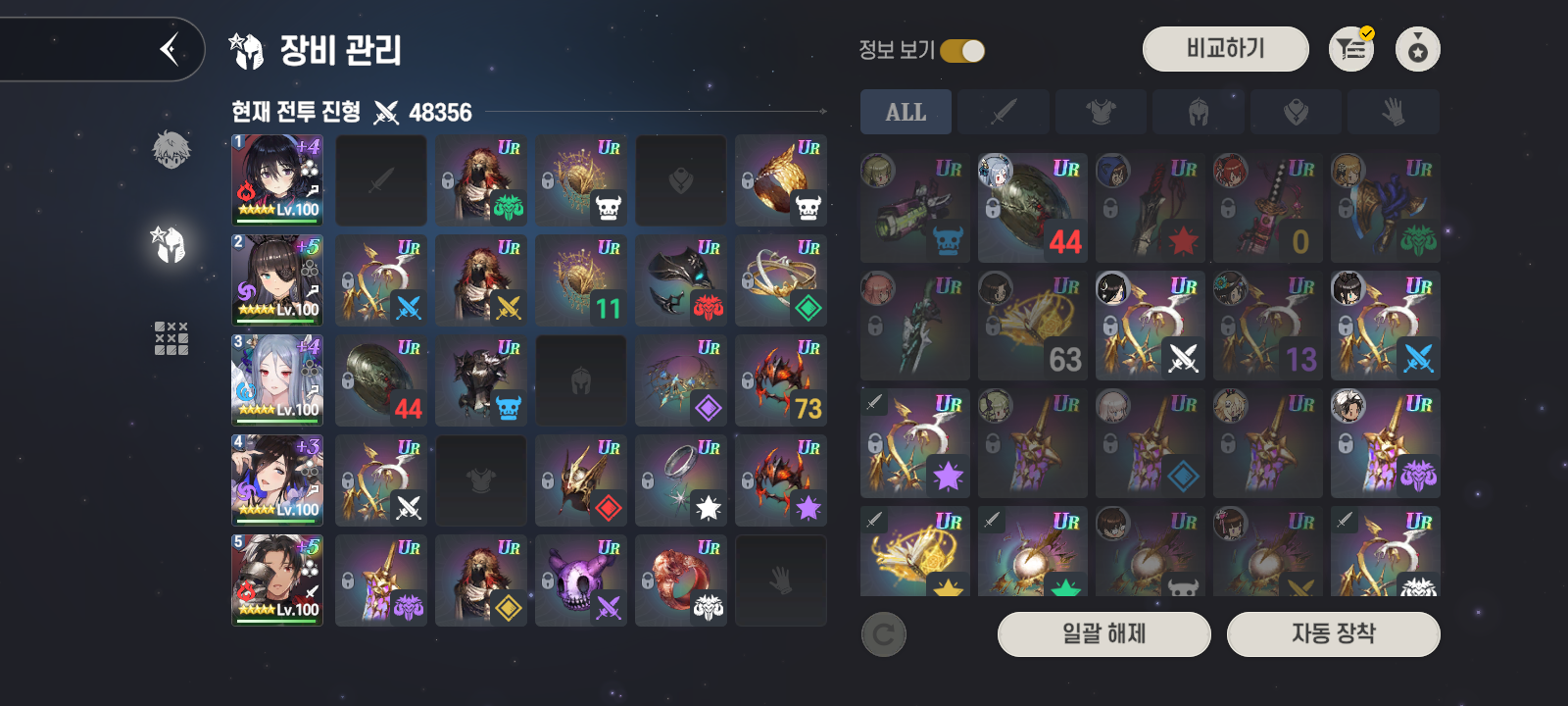Click 자동 장착 auto-equip button
The width and height of the screenshot is (1568, 706).
[1333, 634]
